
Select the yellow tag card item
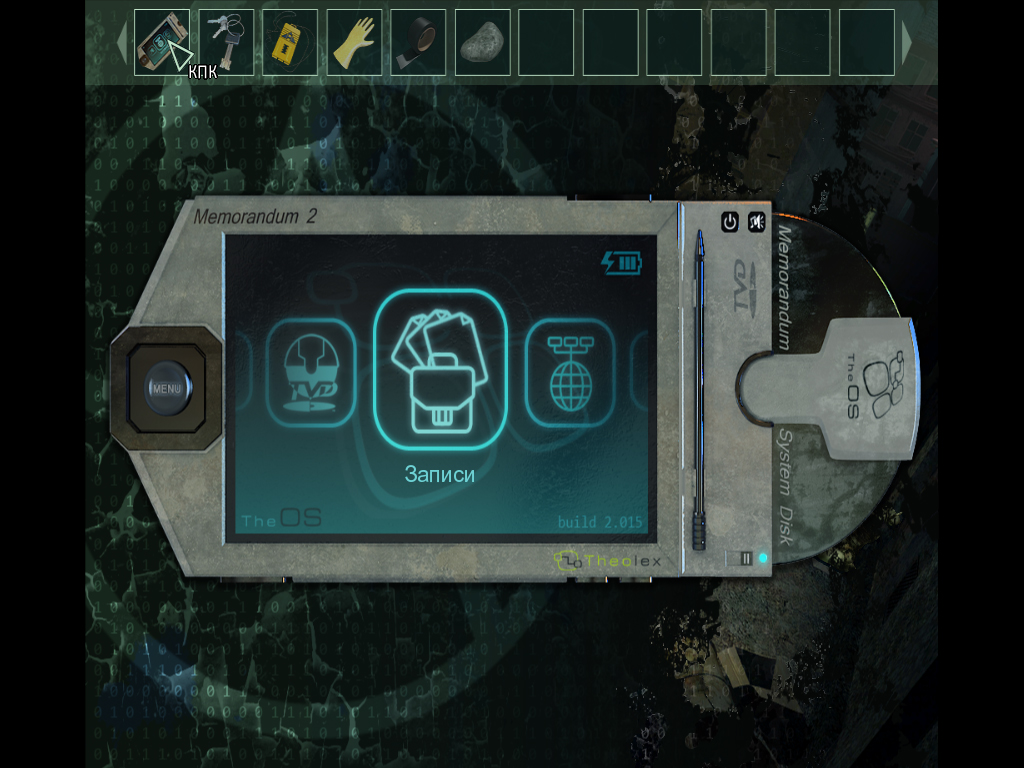coord(290,43)
